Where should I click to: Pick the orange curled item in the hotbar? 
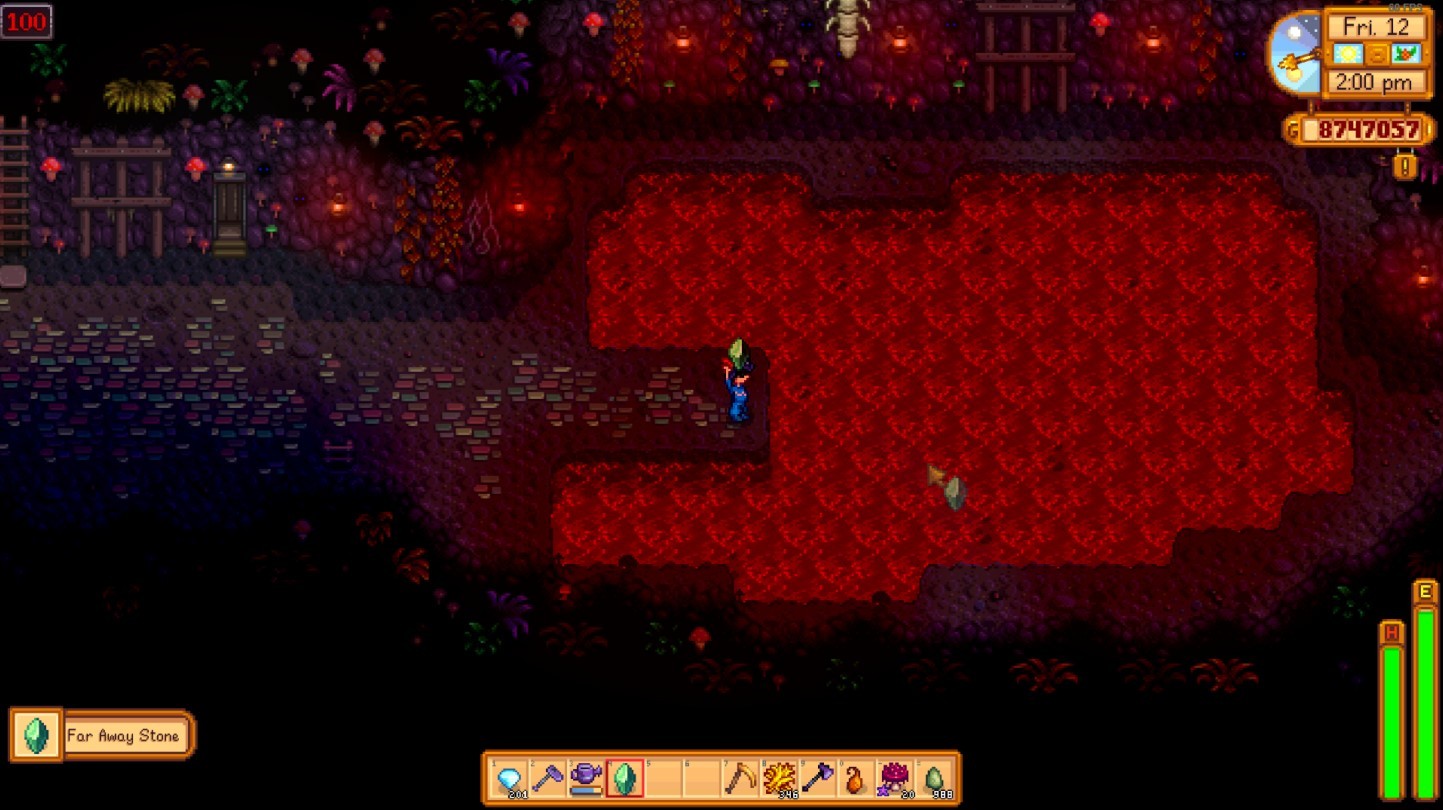(856, 778)
